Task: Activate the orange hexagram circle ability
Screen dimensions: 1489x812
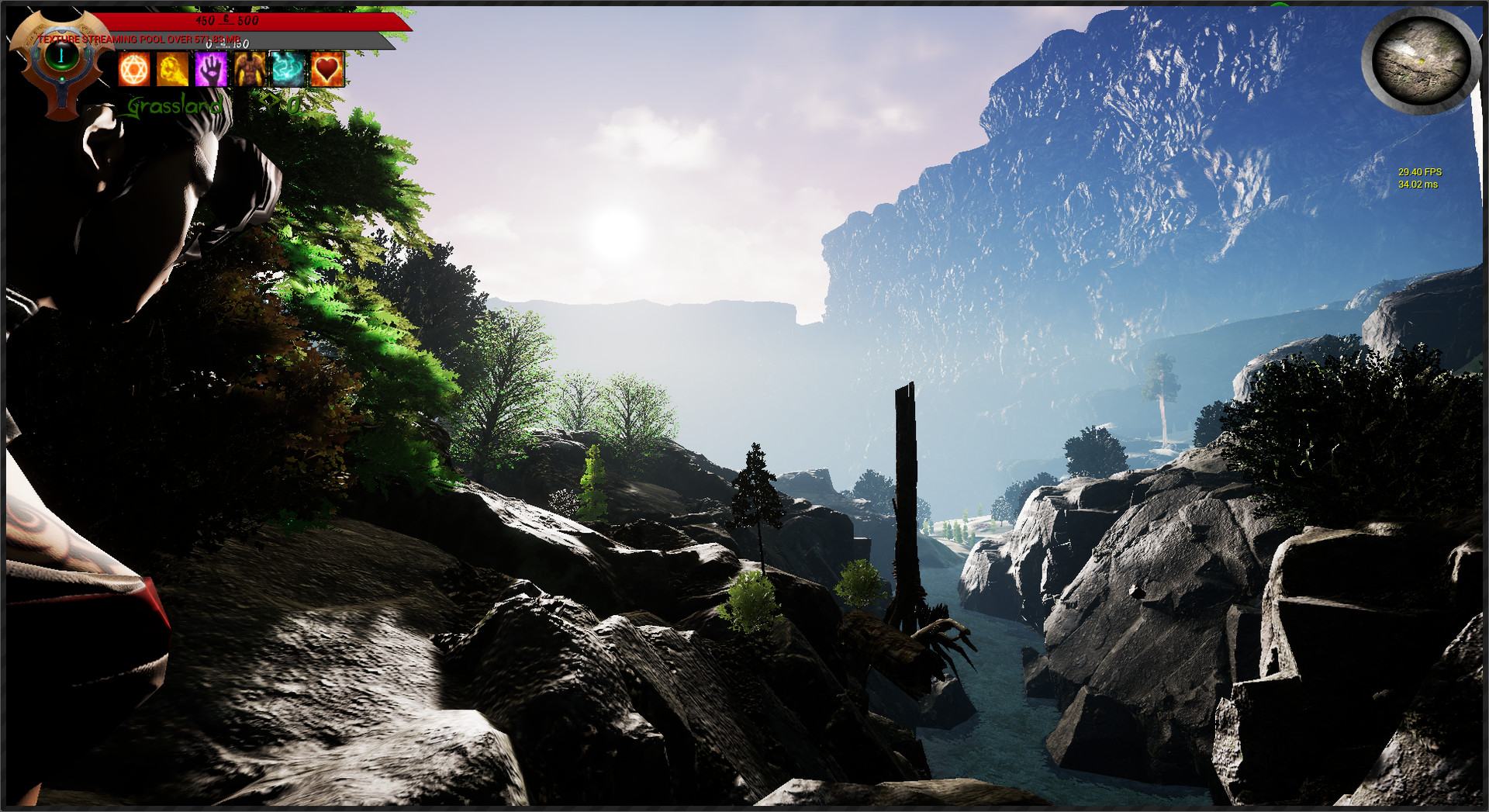Action: [x=134, y=71]
